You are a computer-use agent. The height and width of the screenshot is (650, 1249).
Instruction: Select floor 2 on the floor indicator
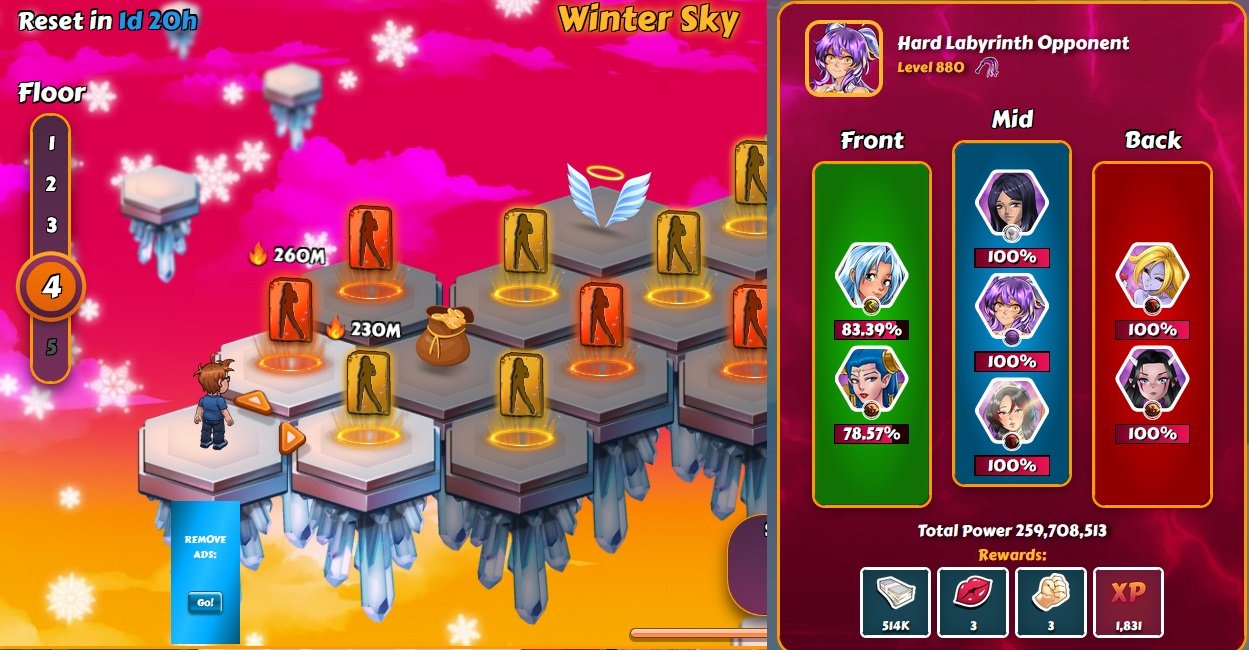coord(51,184)
